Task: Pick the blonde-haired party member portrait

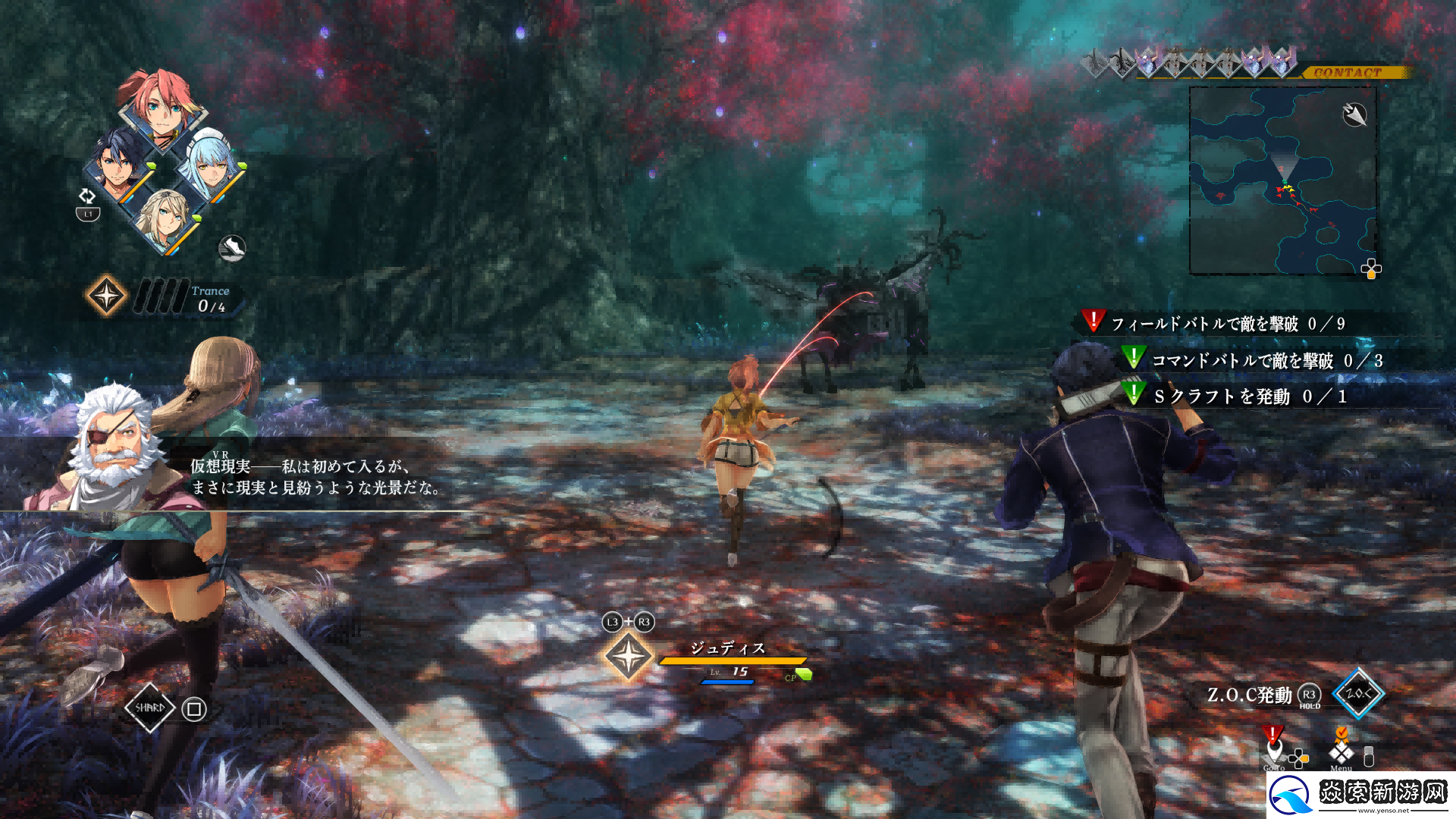Action: coord(165,218)
